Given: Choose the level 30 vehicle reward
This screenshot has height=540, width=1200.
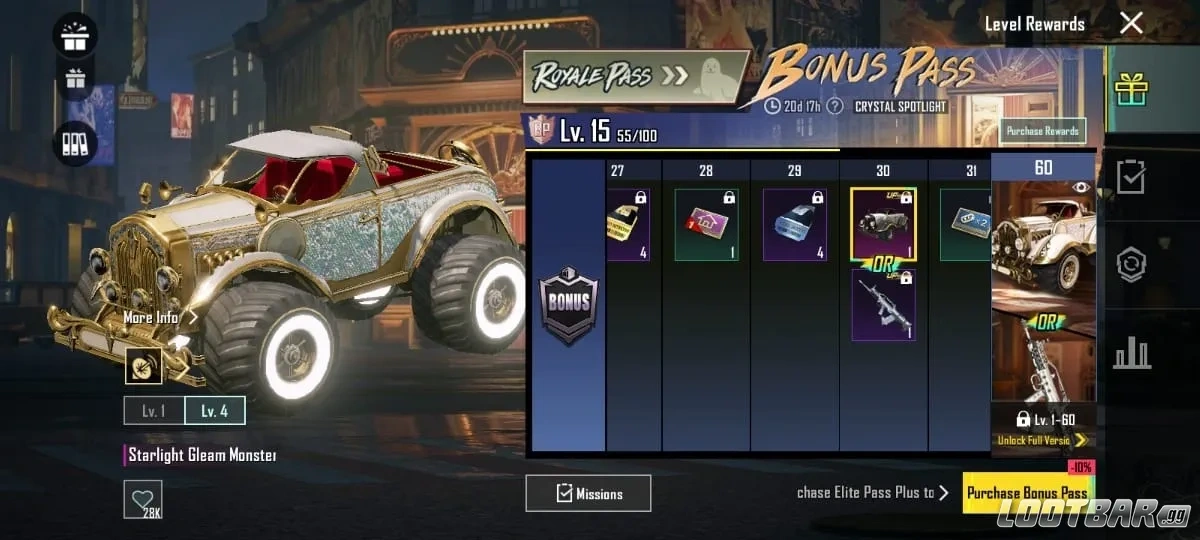Looking at the screenshot, I should 883,224.
